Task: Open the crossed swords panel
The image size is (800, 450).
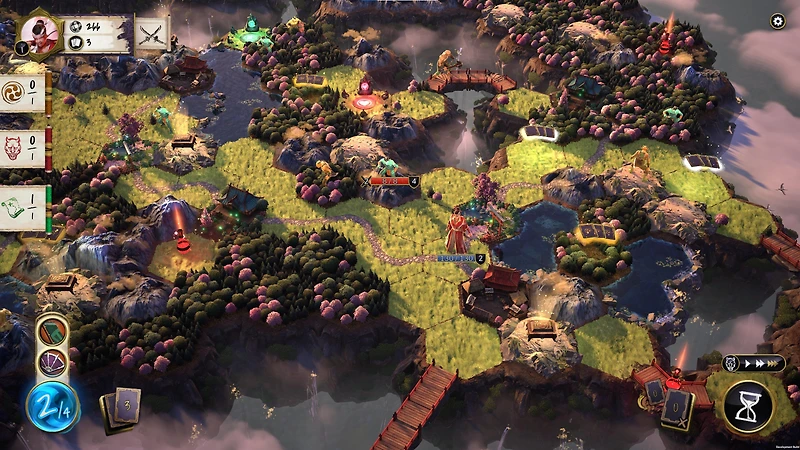Action: (x=153, y=34)
